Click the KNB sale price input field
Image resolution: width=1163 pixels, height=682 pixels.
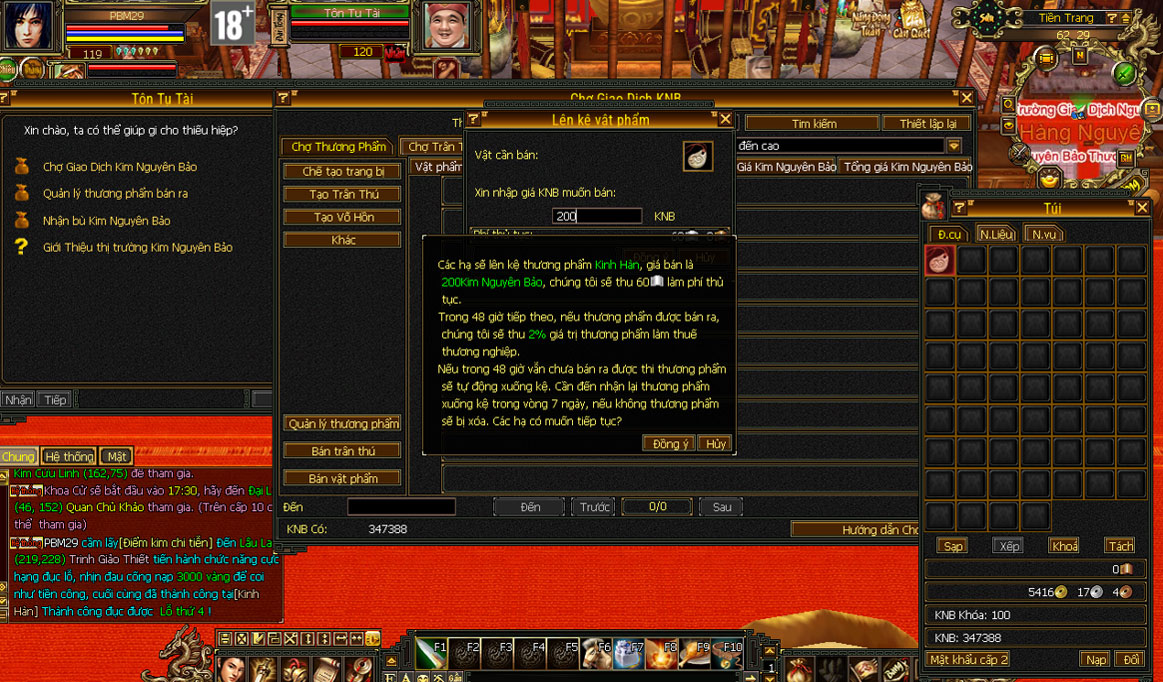click(597, 216)
